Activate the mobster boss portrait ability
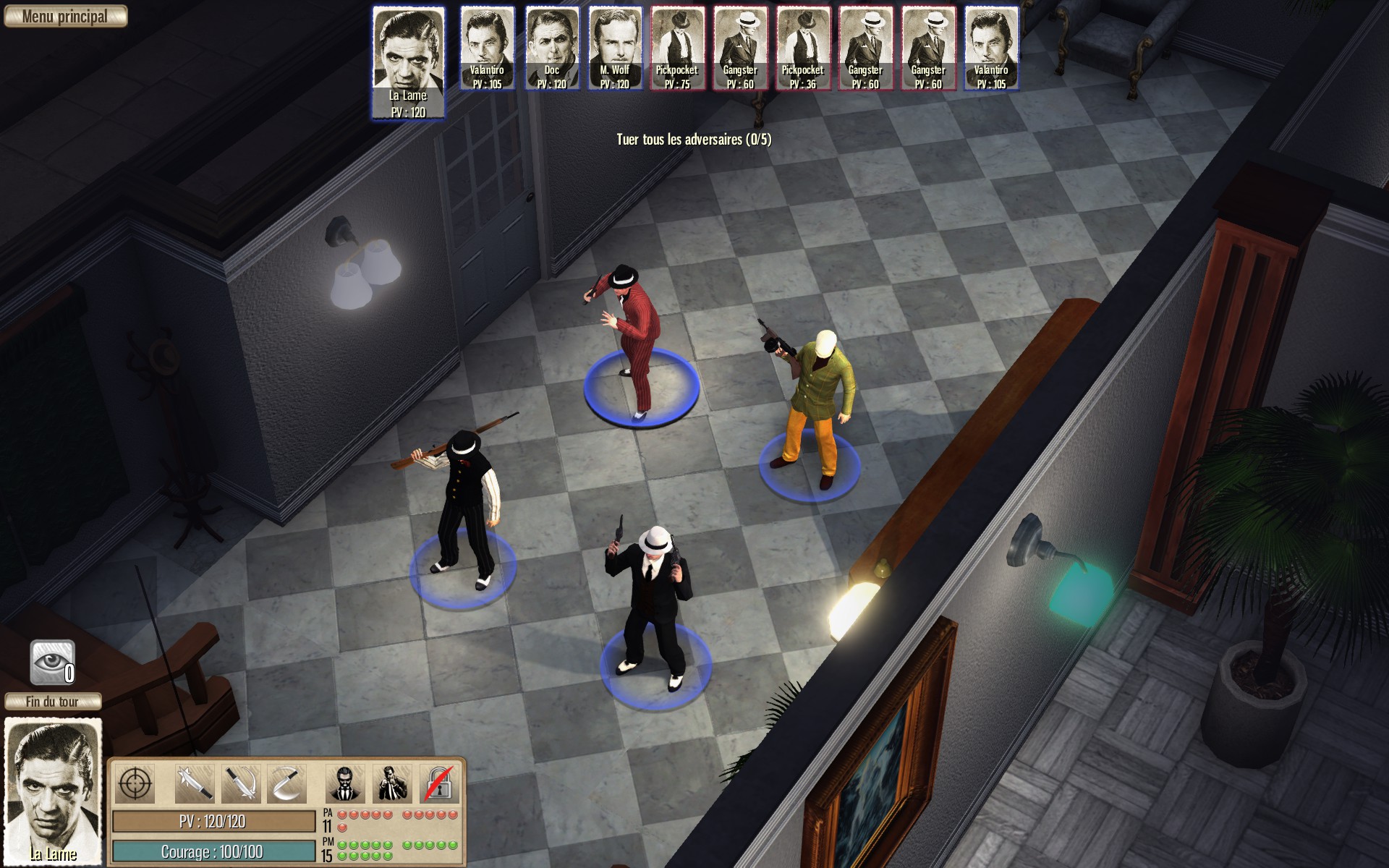Image resolution: width=1389 pixels, height=868 pixels. (346, 783)
